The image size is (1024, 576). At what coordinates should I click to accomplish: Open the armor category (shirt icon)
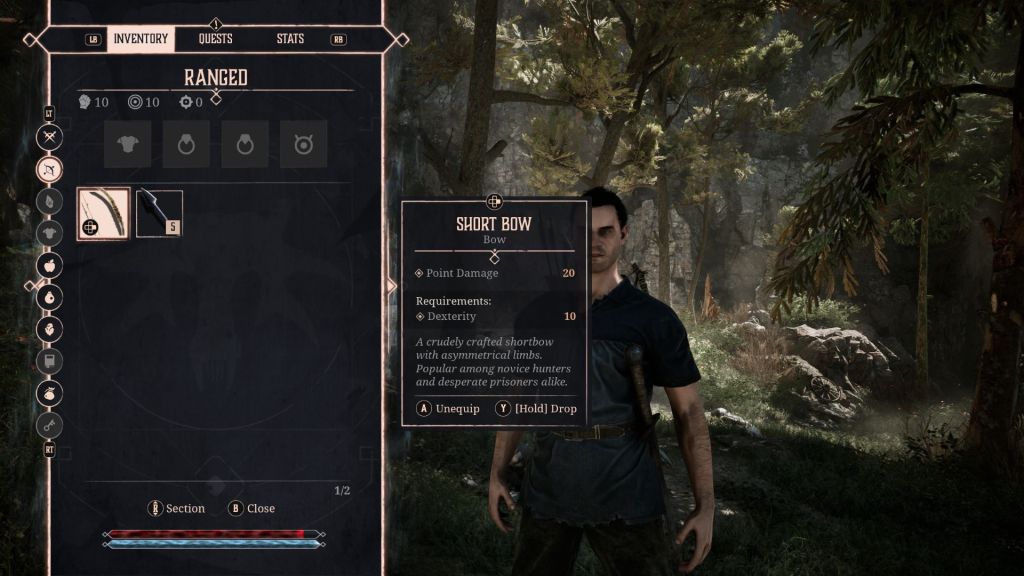tap(49, 233)
